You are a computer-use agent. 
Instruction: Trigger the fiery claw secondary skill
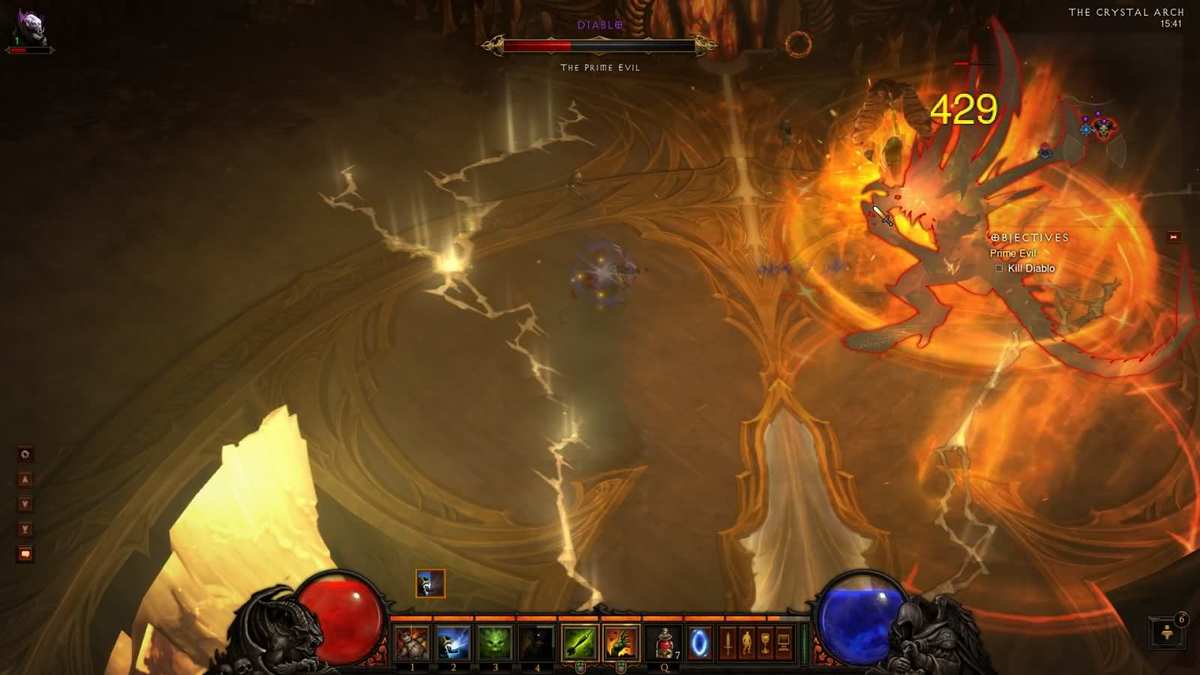point(621,642)
